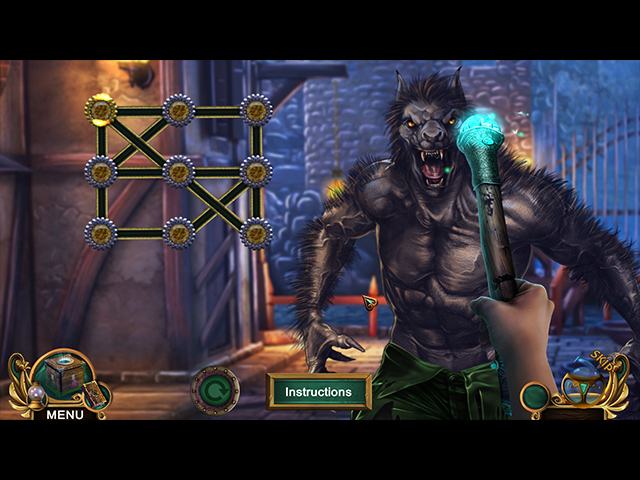Click the round green hint orb

(536, 397)
